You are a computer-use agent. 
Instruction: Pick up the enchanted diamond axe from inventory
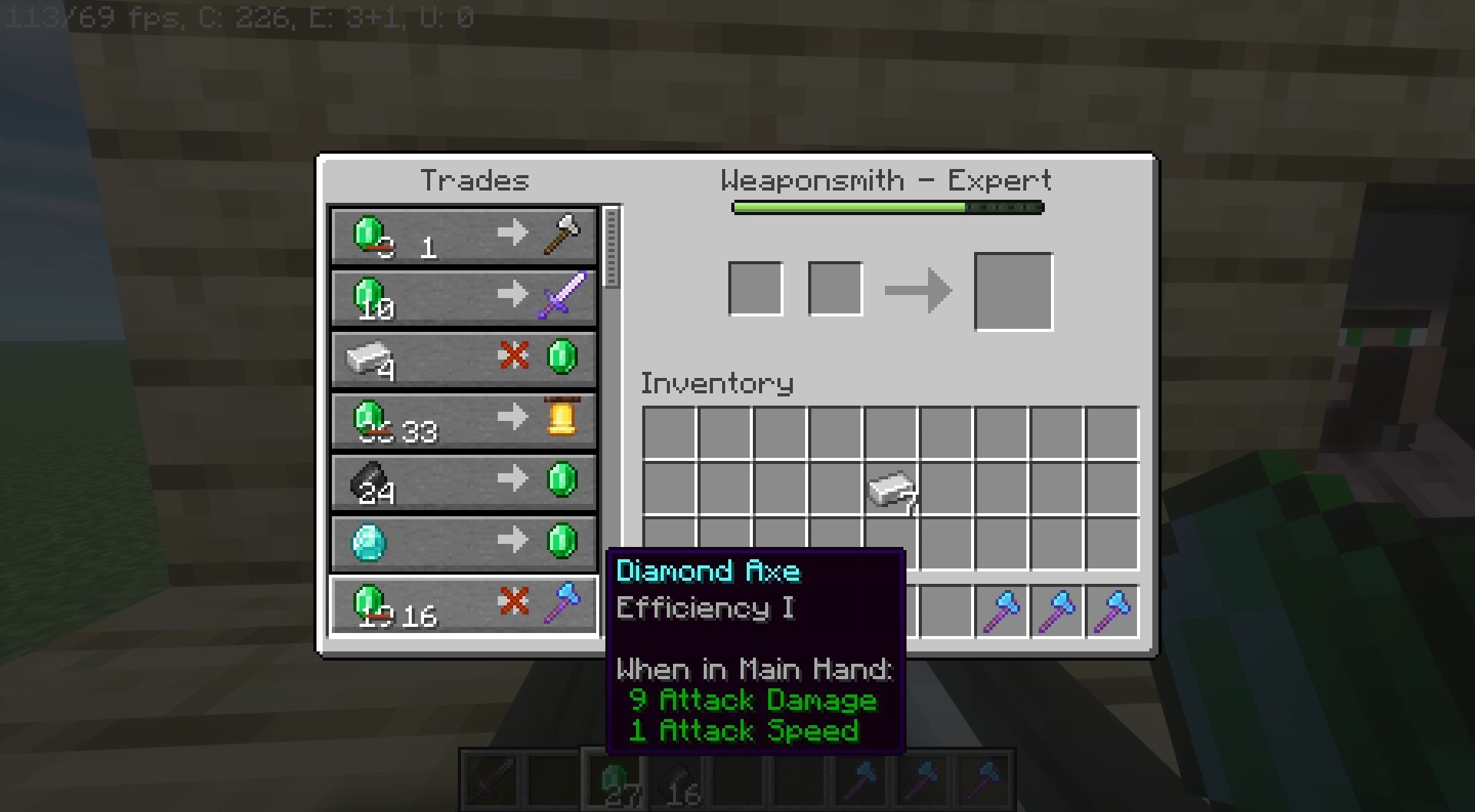[x=1002, y=609]
